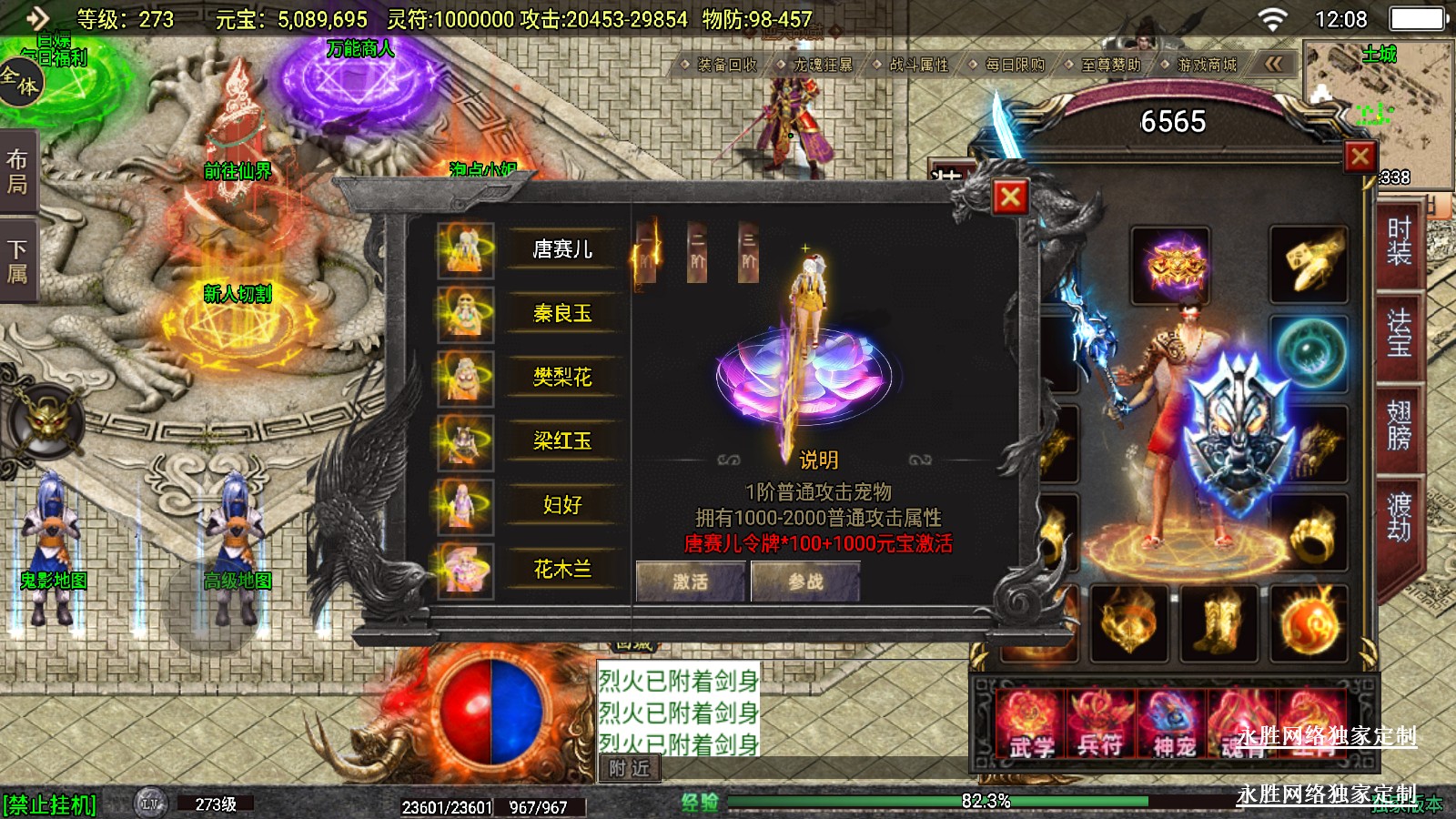Switch chat to the 附近 nearby tab
1456x819 pixels.
click(x=629, y=769)
